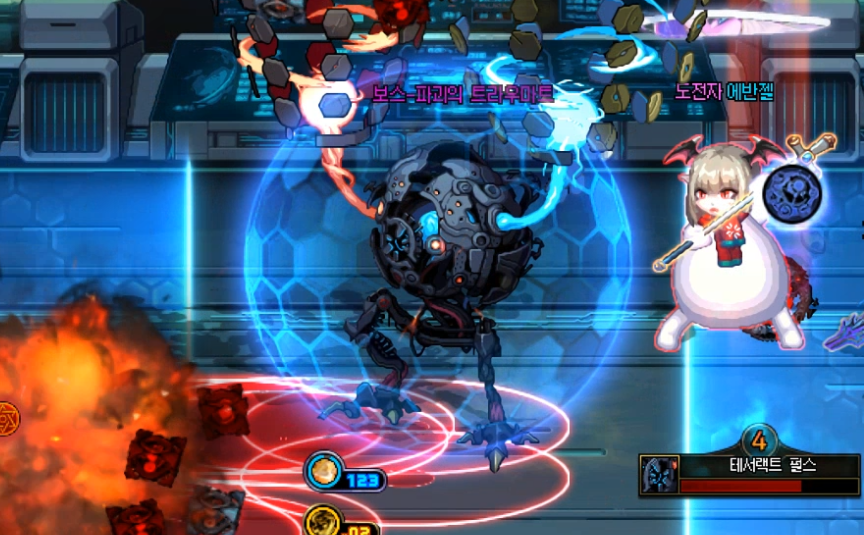Click the orange orb icon beside 123

pyautogui.click(x=322, y=471)
